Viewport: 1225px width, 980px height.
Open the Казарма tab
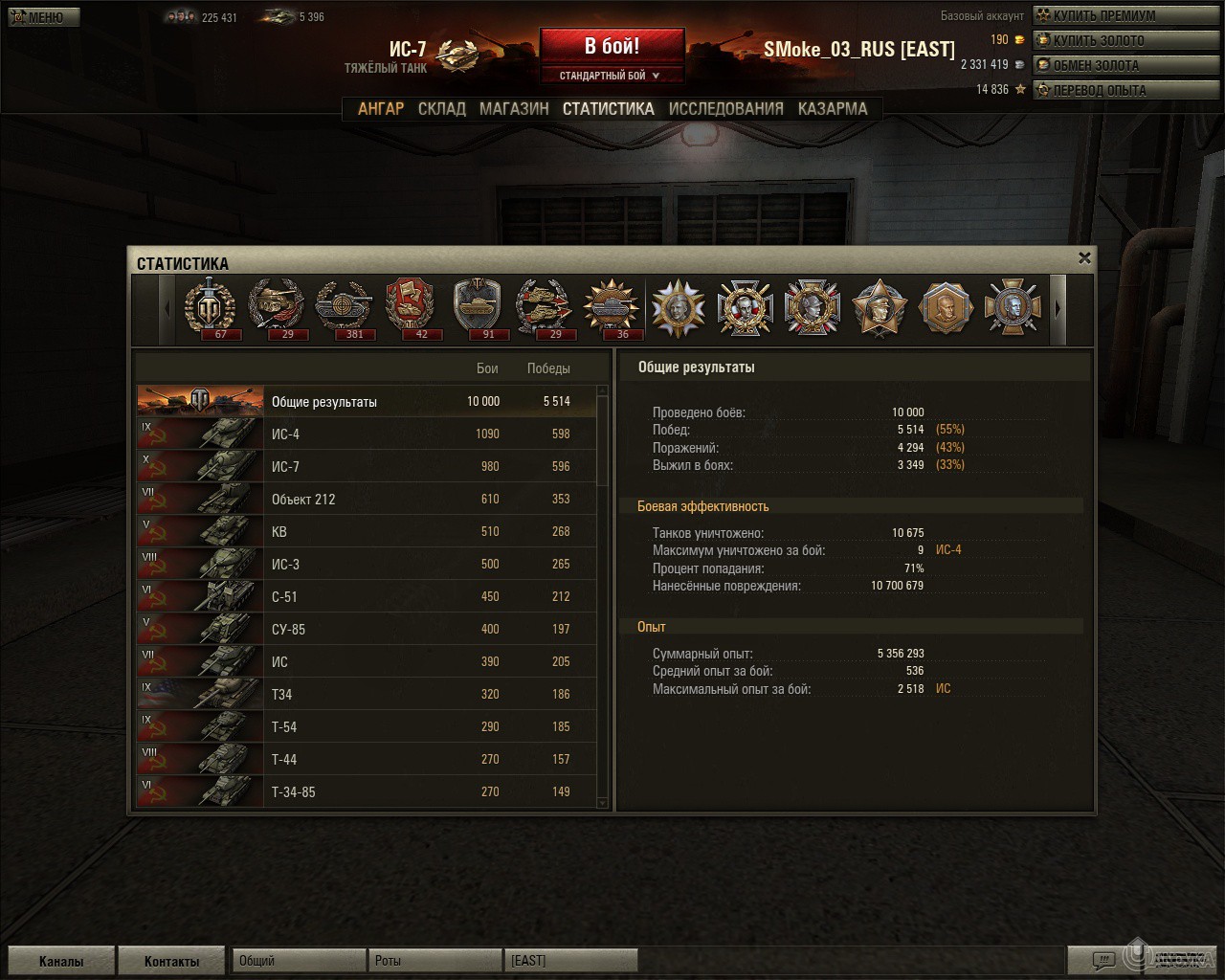click(x=833, y=109)
